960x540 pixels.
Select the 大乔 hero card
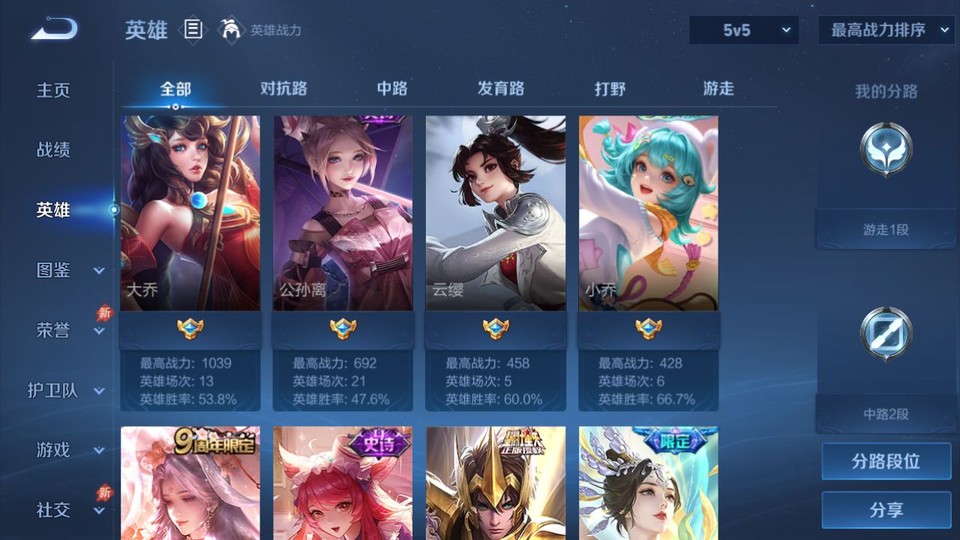pos(190,213)
